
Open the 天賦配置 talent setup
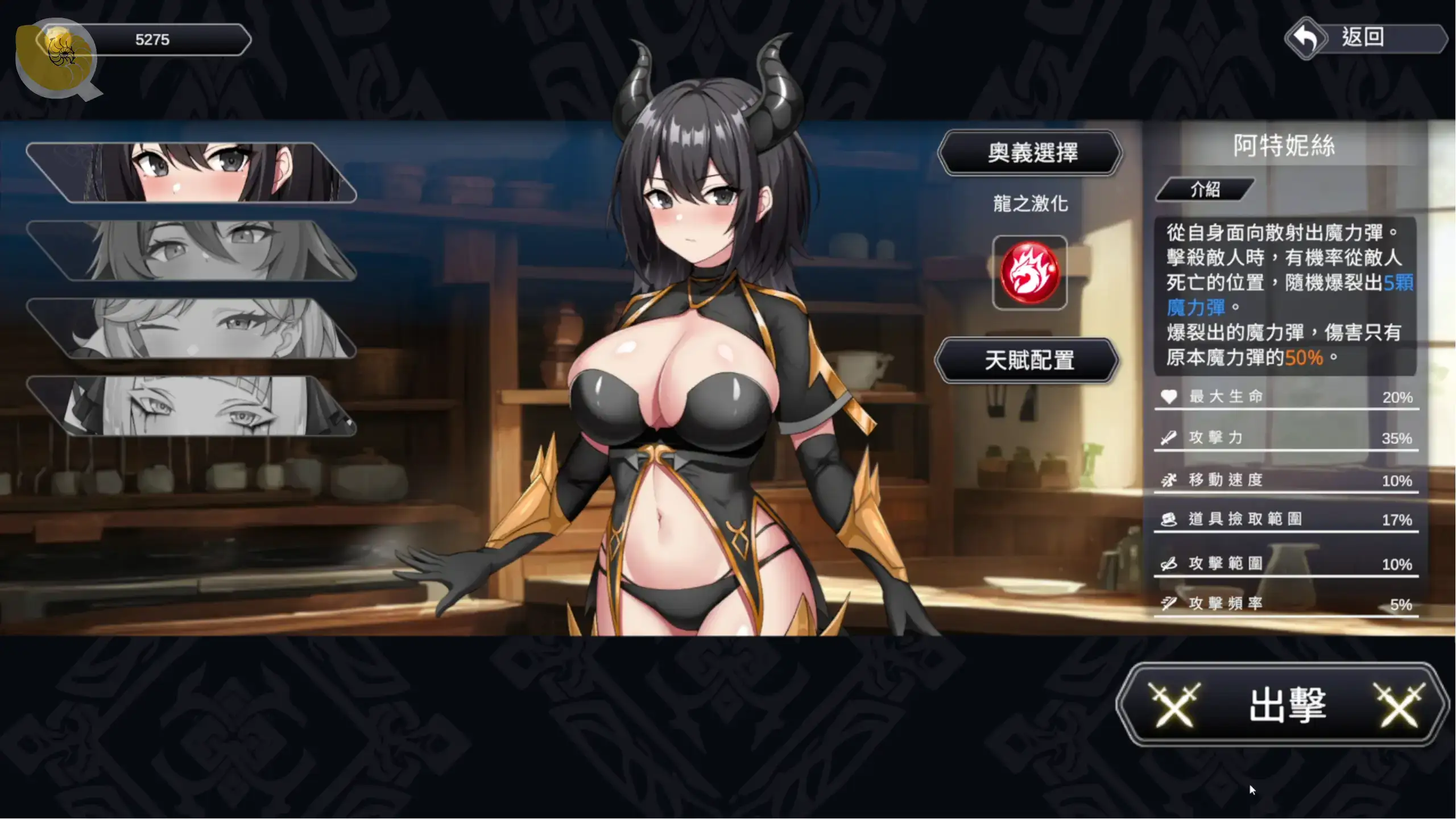coord(1028,361)
